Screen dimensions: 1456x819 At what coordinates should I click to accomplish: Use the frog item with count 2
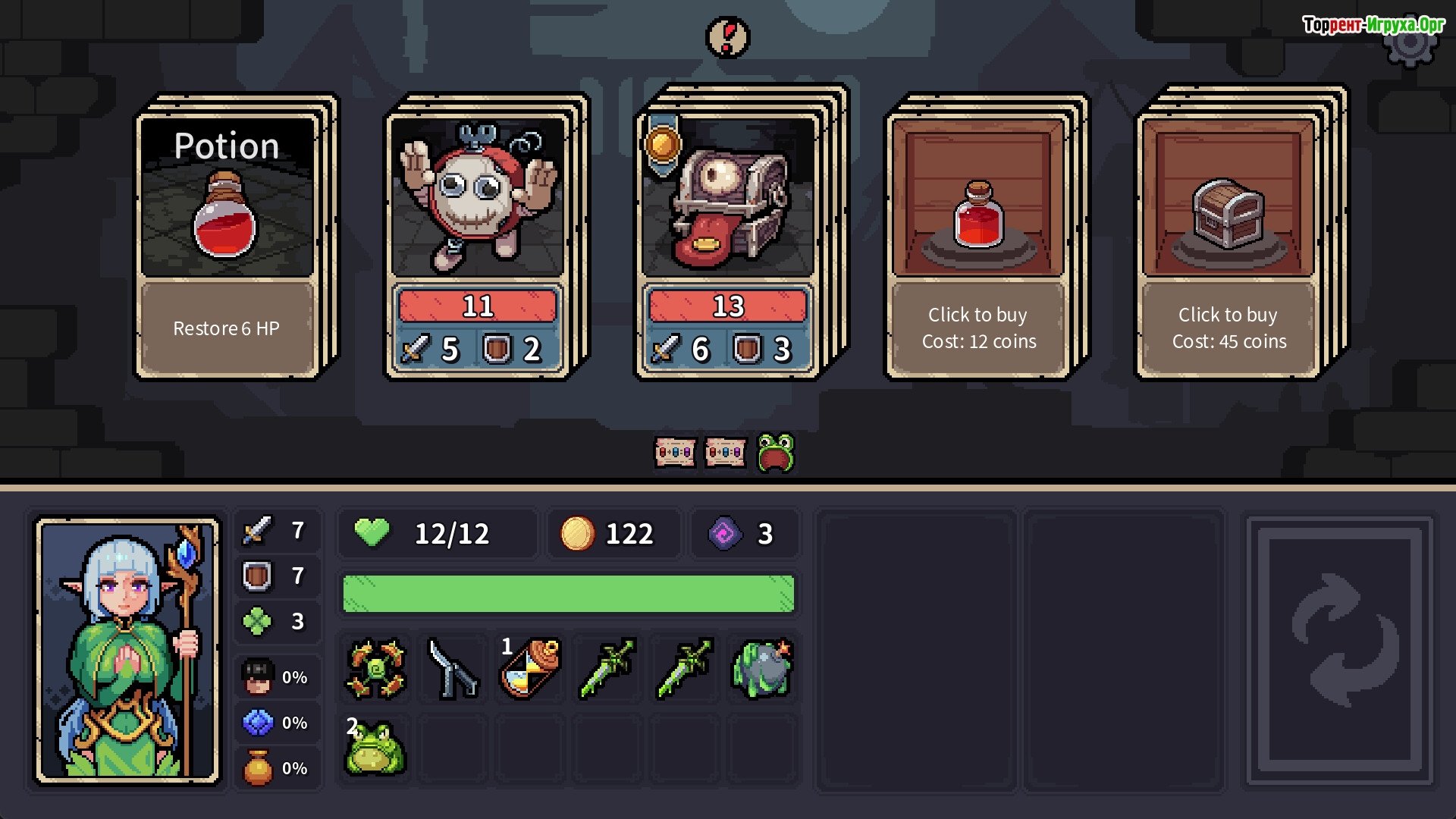[375, 748]
